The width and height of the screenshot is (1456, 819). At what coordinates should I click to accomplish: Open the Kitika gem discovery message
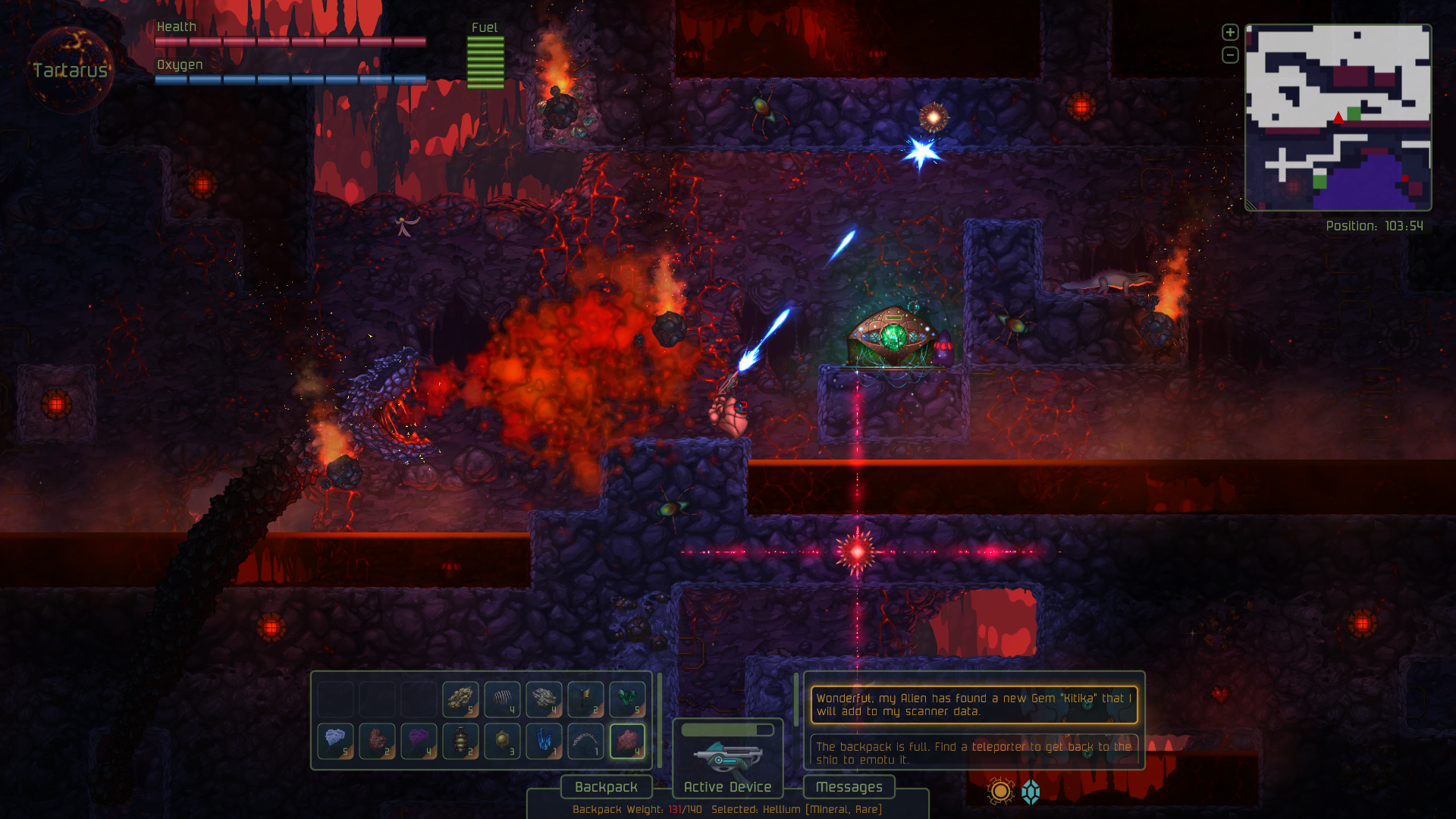click(x=974, y=704)
